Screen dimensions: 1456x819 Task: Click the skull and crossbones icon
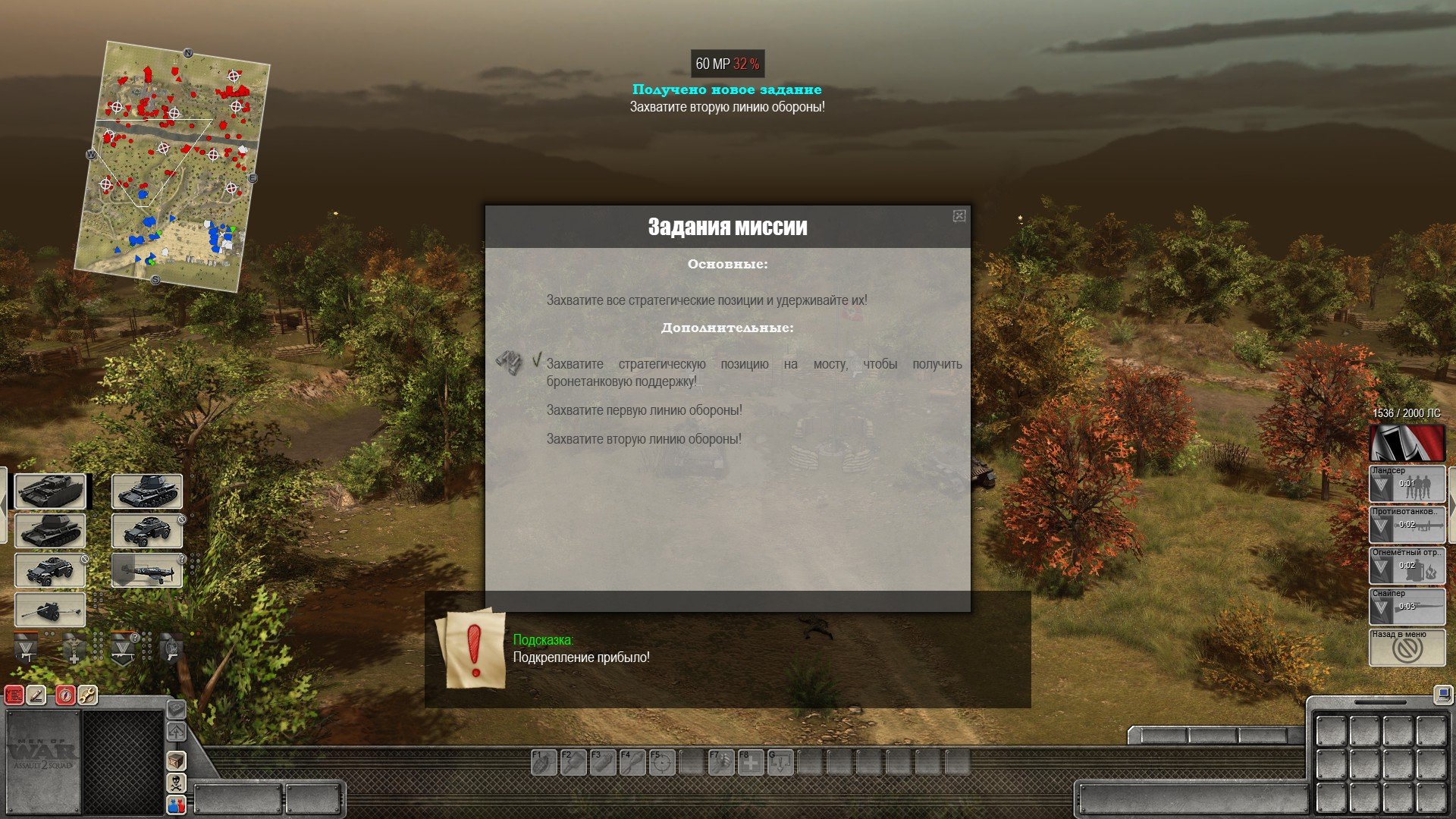[x=176, y=783]
